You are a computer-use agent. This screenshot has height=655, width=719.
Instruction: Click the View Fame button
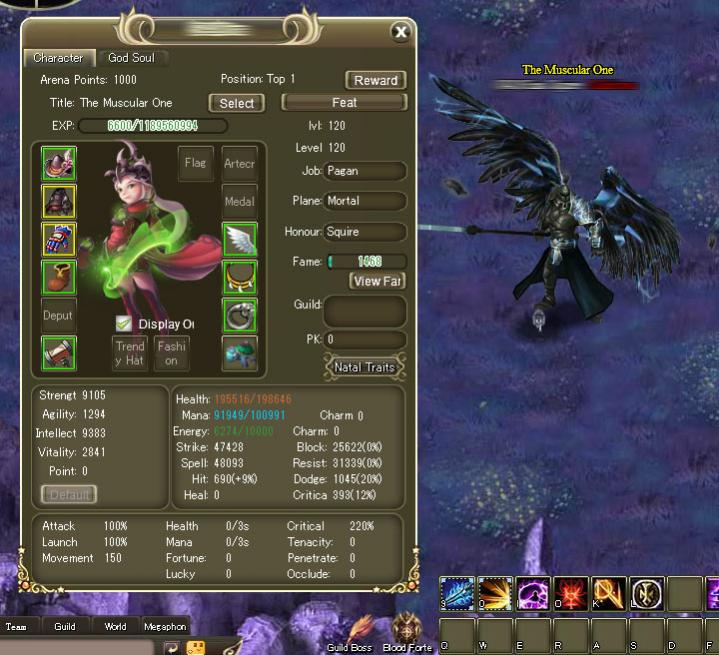click(x=377, y=281)
